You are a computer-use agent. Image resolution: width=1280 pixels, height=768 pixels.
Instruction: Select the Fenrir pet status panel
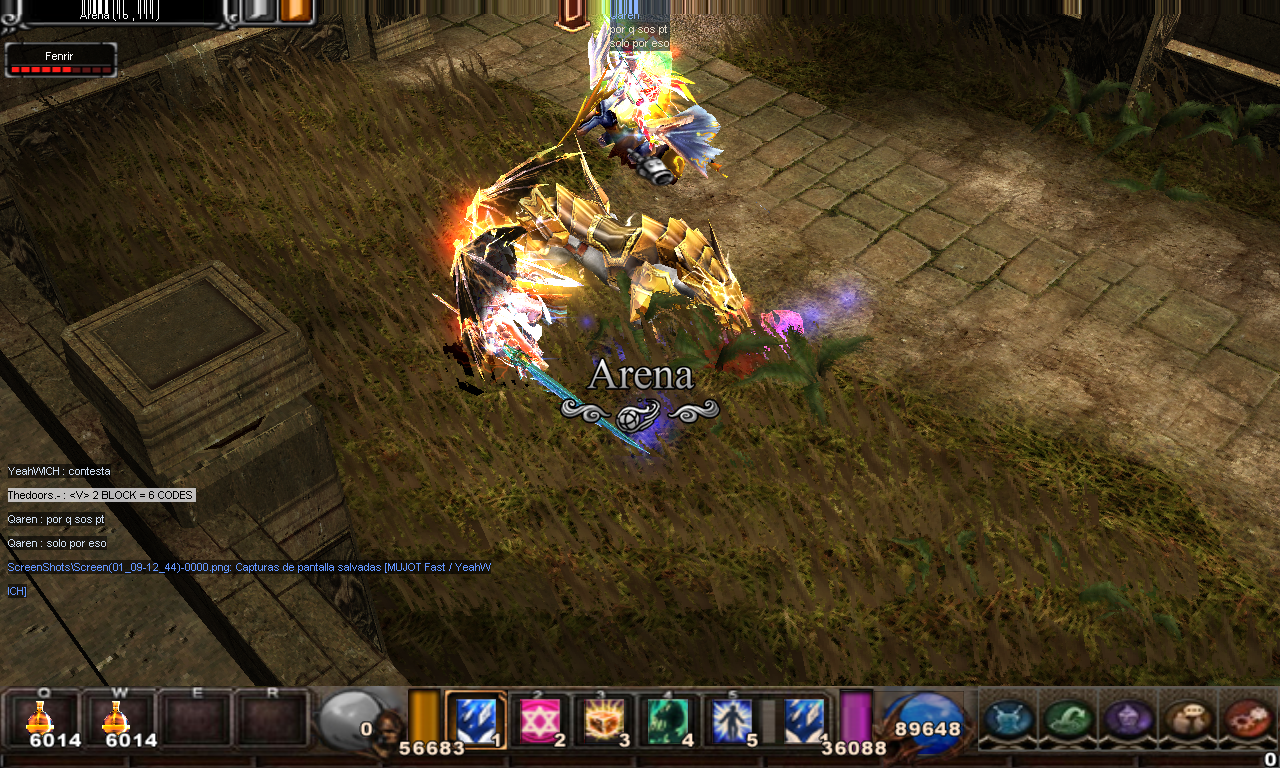point(61,60)
